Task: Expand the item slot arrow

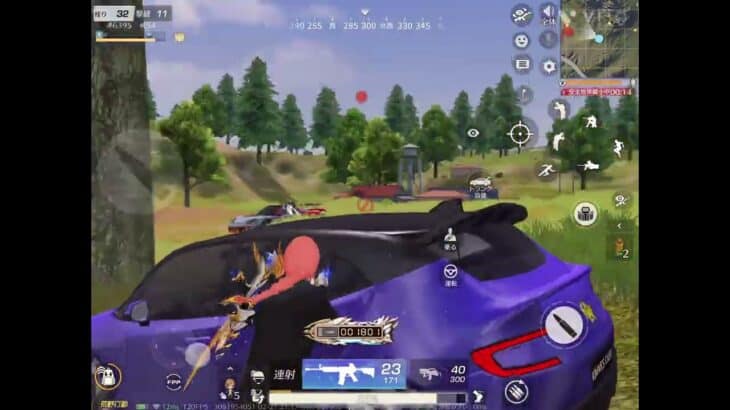Action: pos(622,225)
